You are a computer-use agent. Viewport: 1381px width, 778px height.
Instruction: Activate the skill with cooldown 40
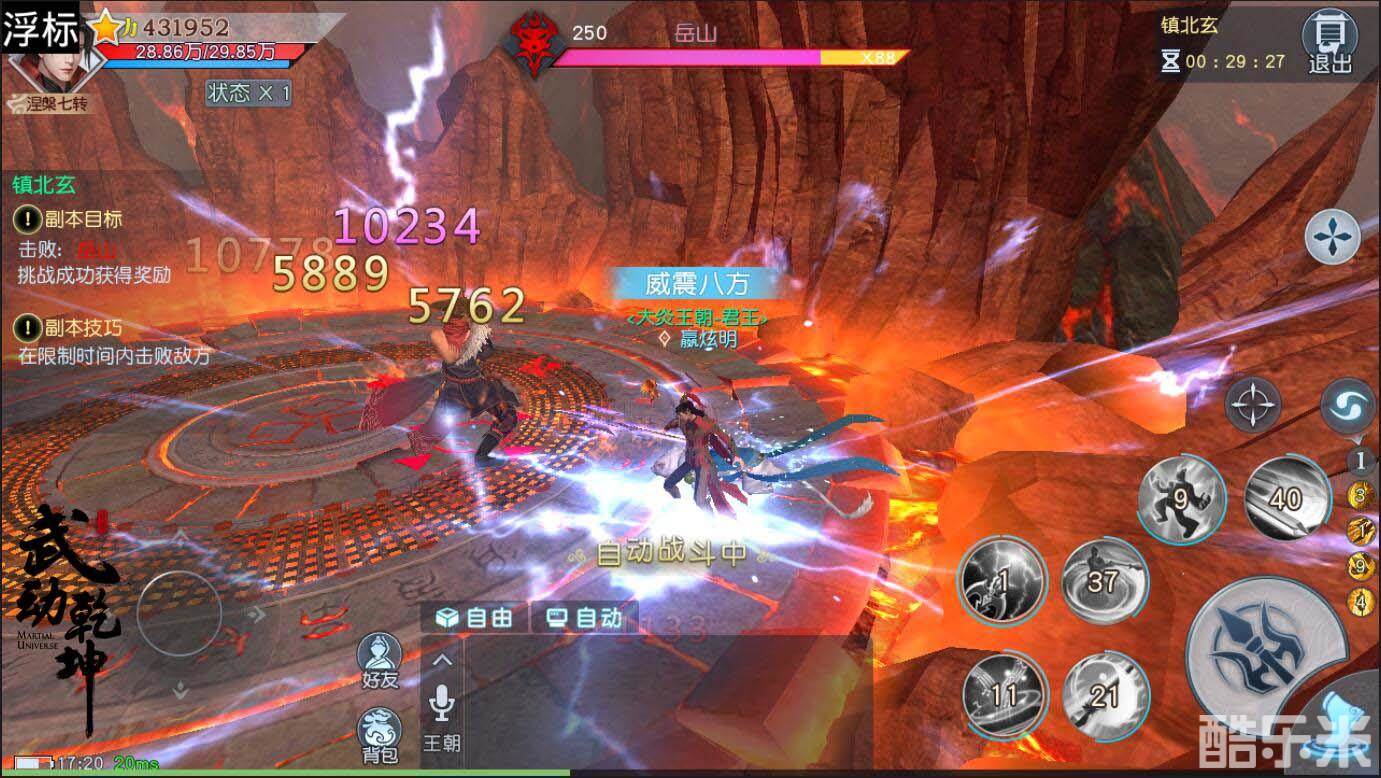click(x=1287, y=498)
